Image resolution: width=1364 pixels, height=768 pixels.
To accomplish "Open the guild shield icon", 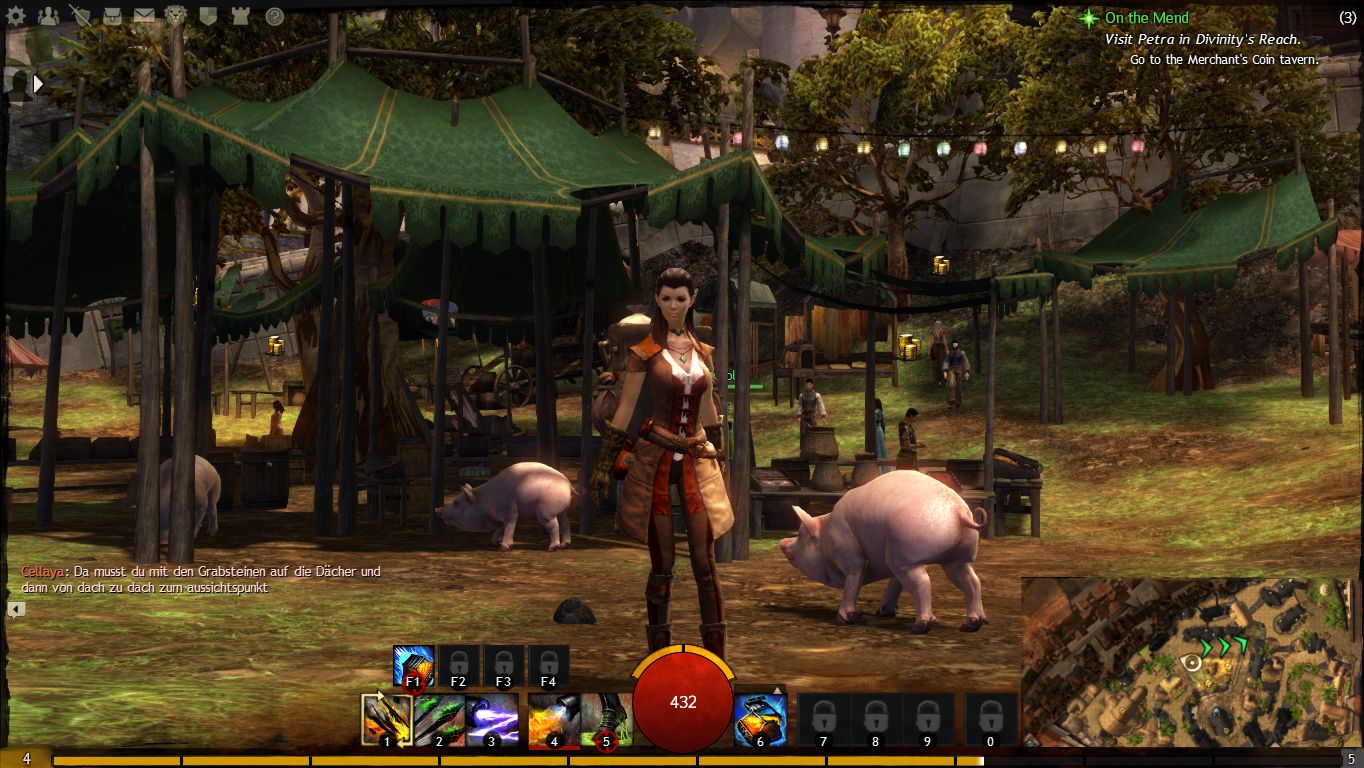I will point(208,16).
